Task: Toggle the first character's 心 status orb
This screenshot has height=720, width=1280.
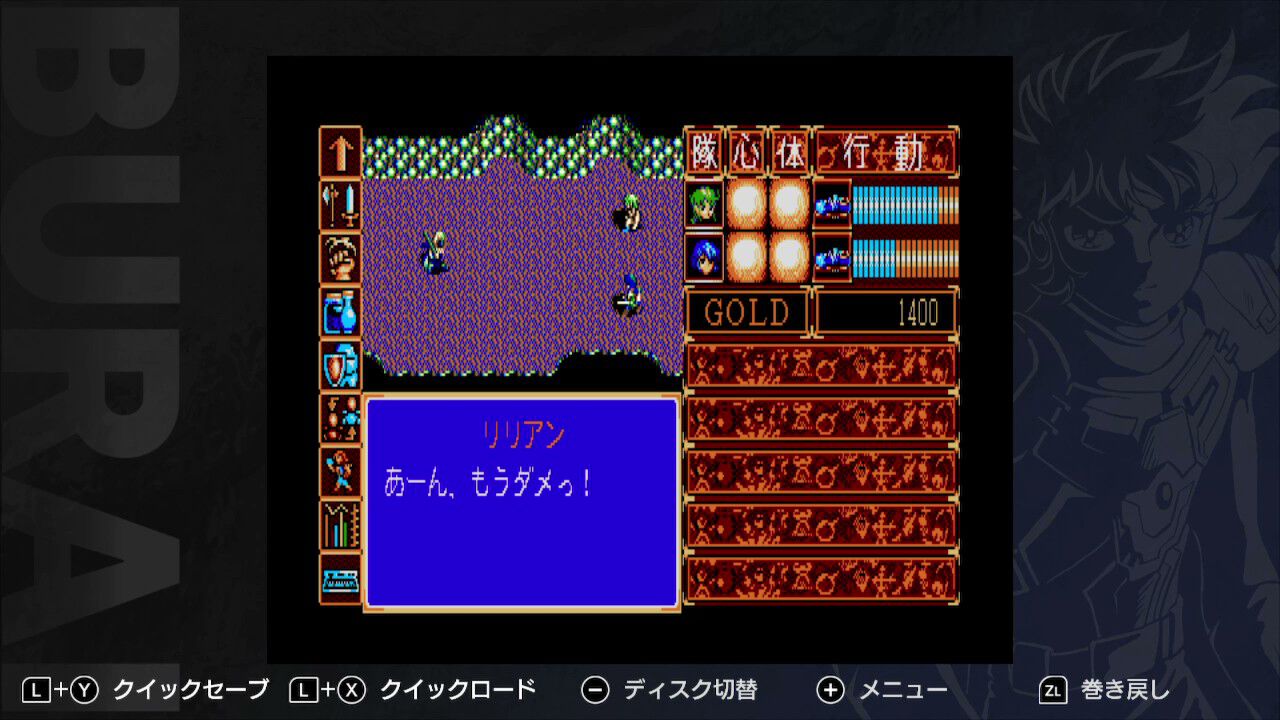Action: coord(744,205)
